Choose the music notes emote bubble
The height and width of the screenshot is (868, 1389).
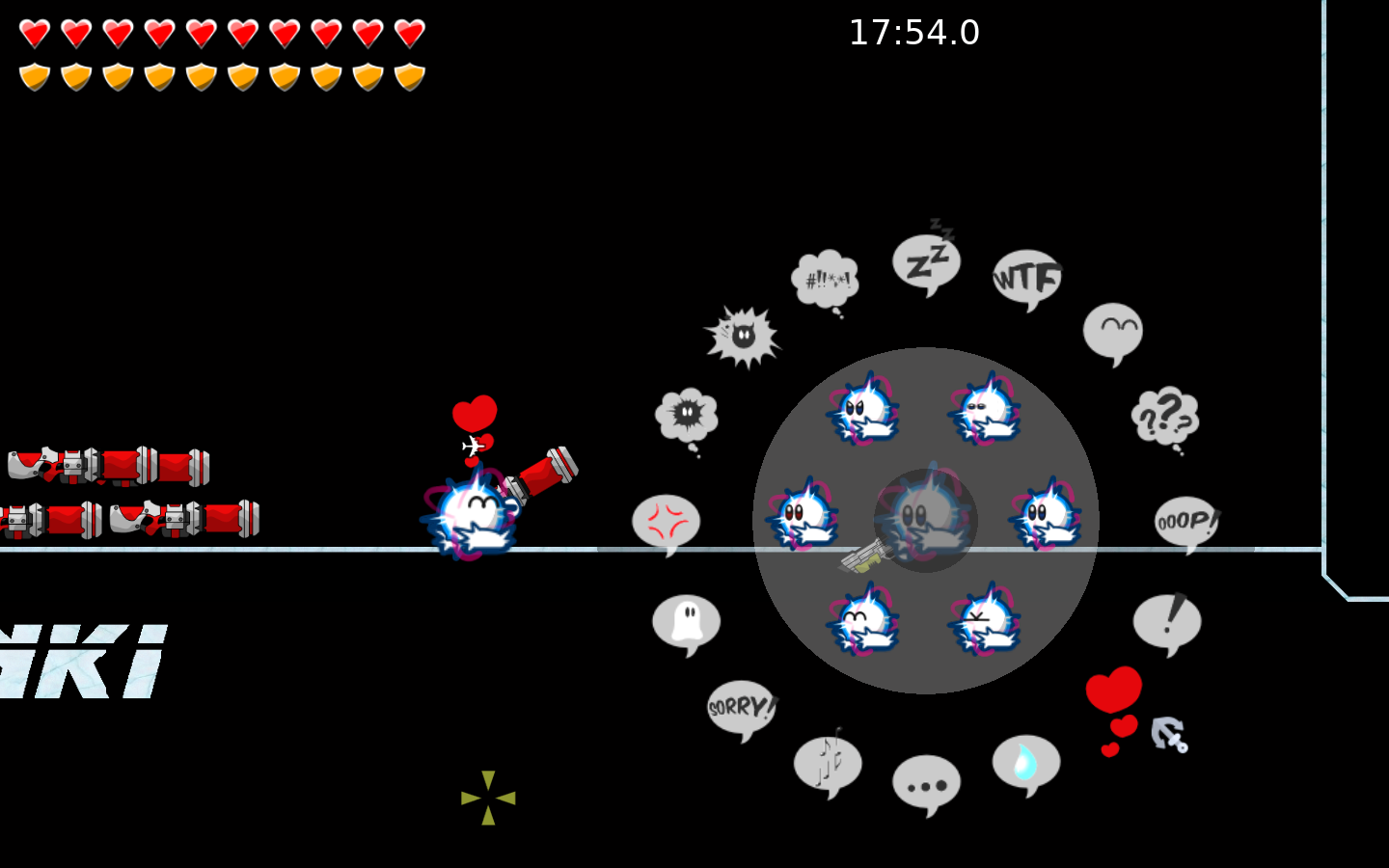[x=828, y=764]
